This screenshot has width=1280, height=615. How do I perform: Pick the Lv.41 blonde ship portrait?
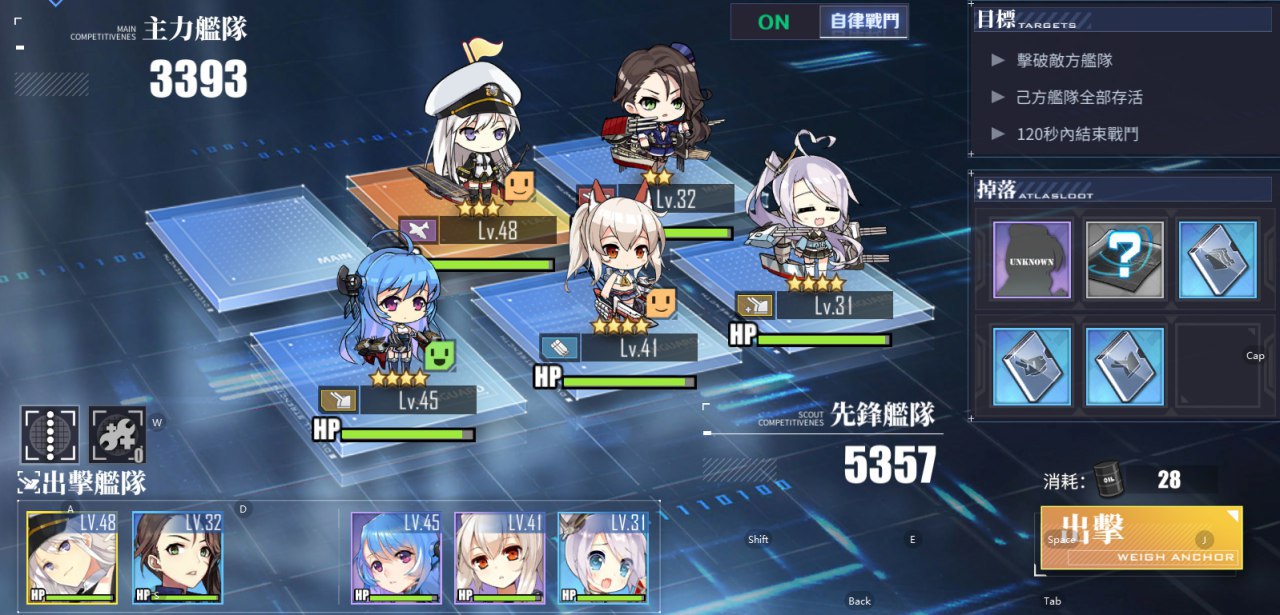(499, 558)
